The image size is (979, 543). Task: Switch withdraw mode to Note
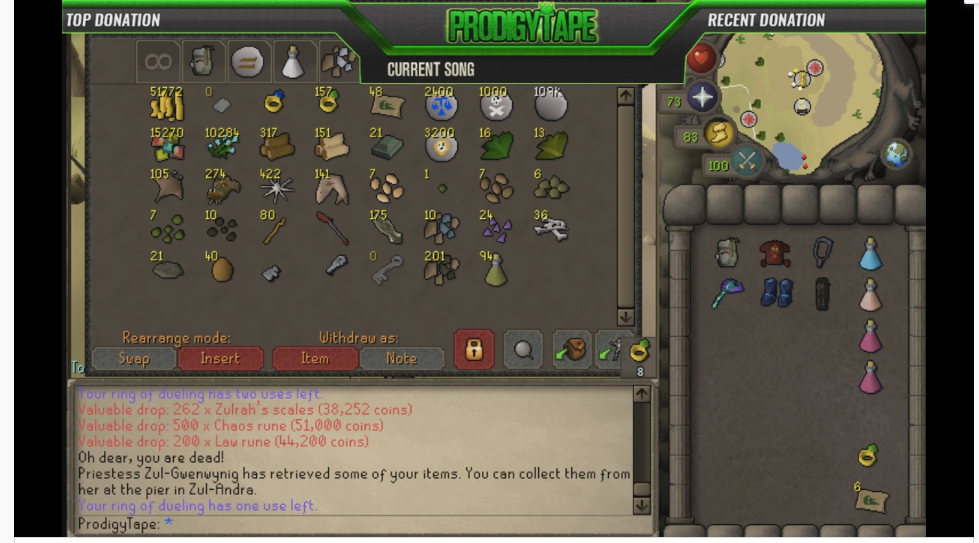[x=401, y=358]
